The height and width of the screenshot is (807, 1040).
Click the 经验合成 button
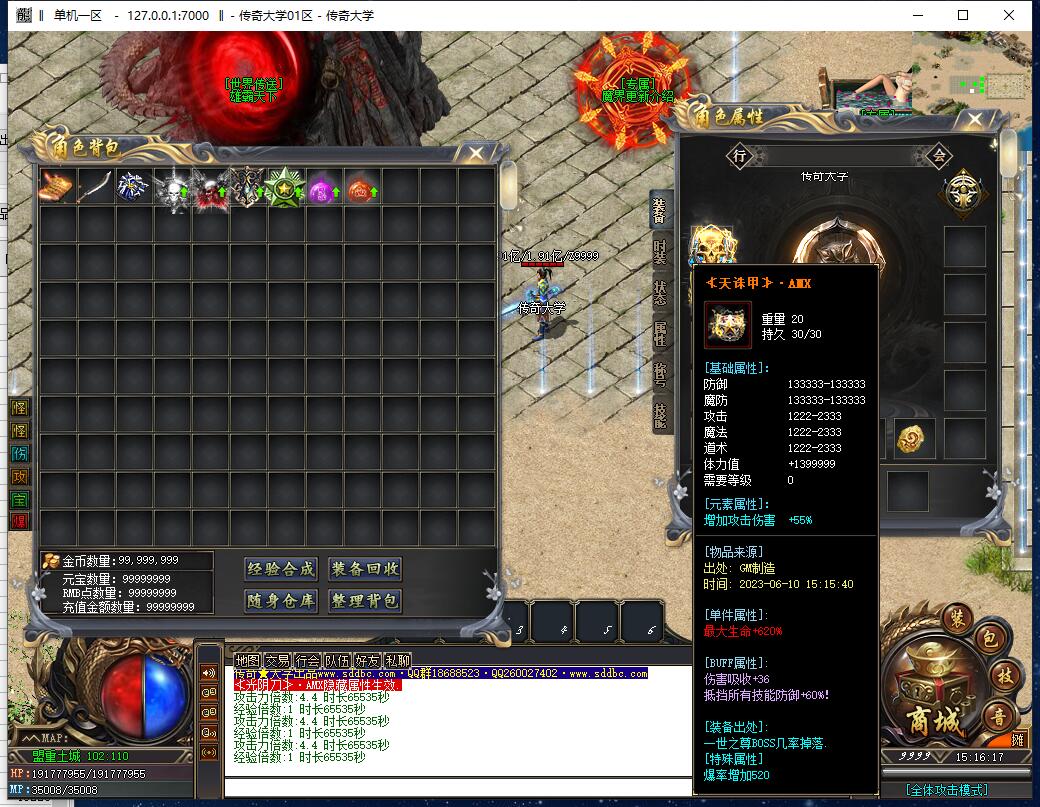tap(280, 569)
